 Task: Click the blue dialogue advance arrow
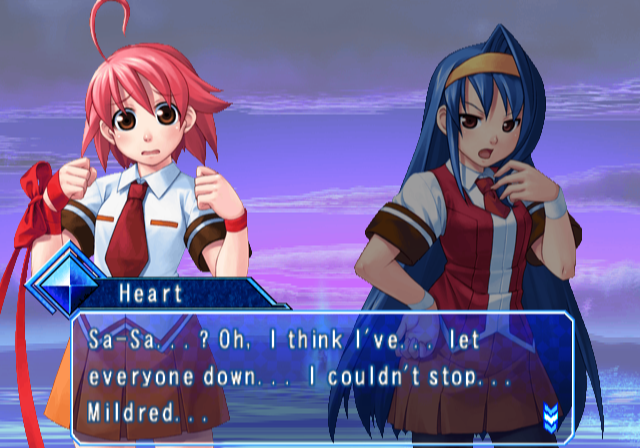pyautogui.click(x=549, y=414)
